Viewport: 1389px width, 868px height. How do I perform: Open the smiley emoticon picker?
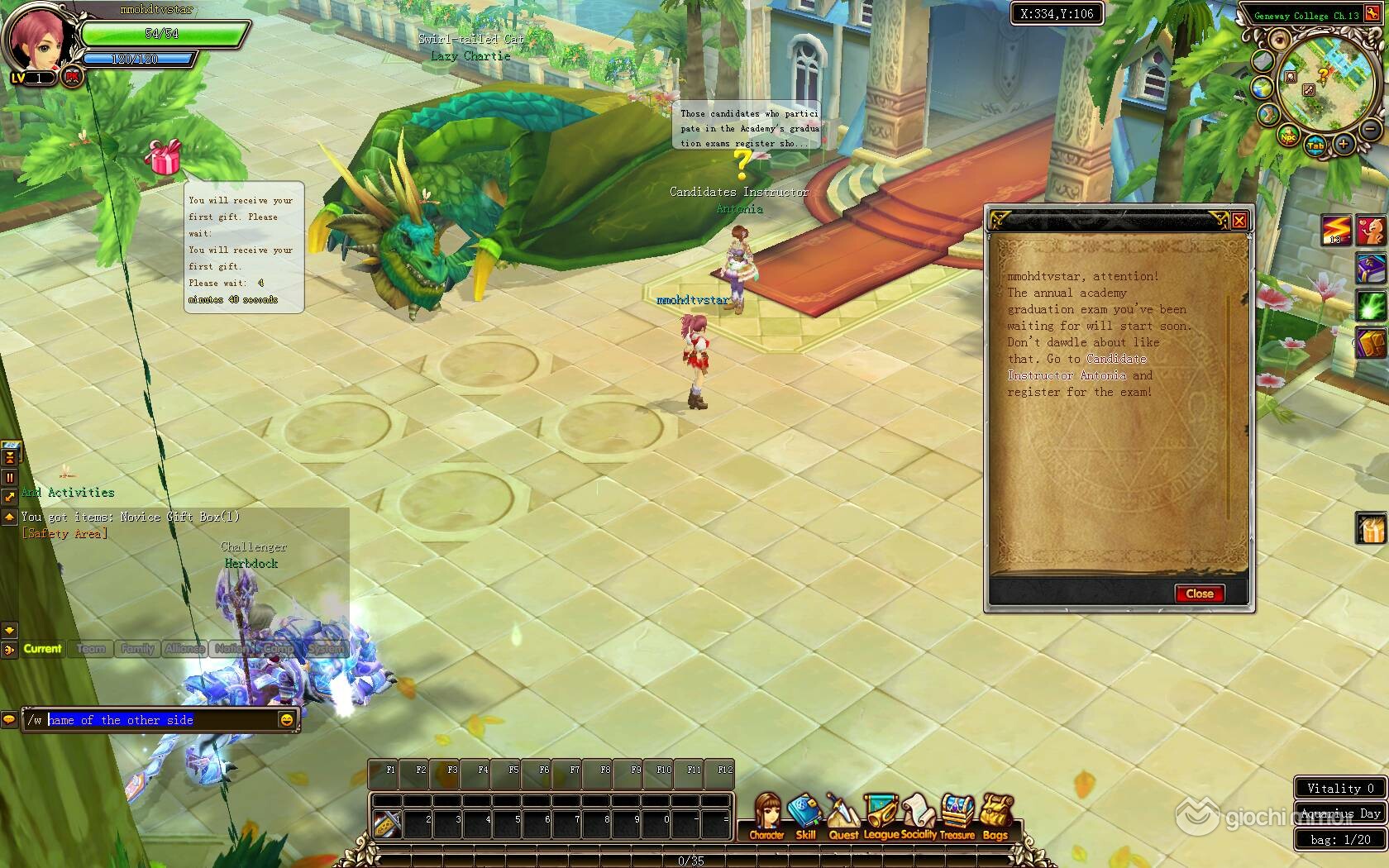pyautogui.click(x=286, y=720)
